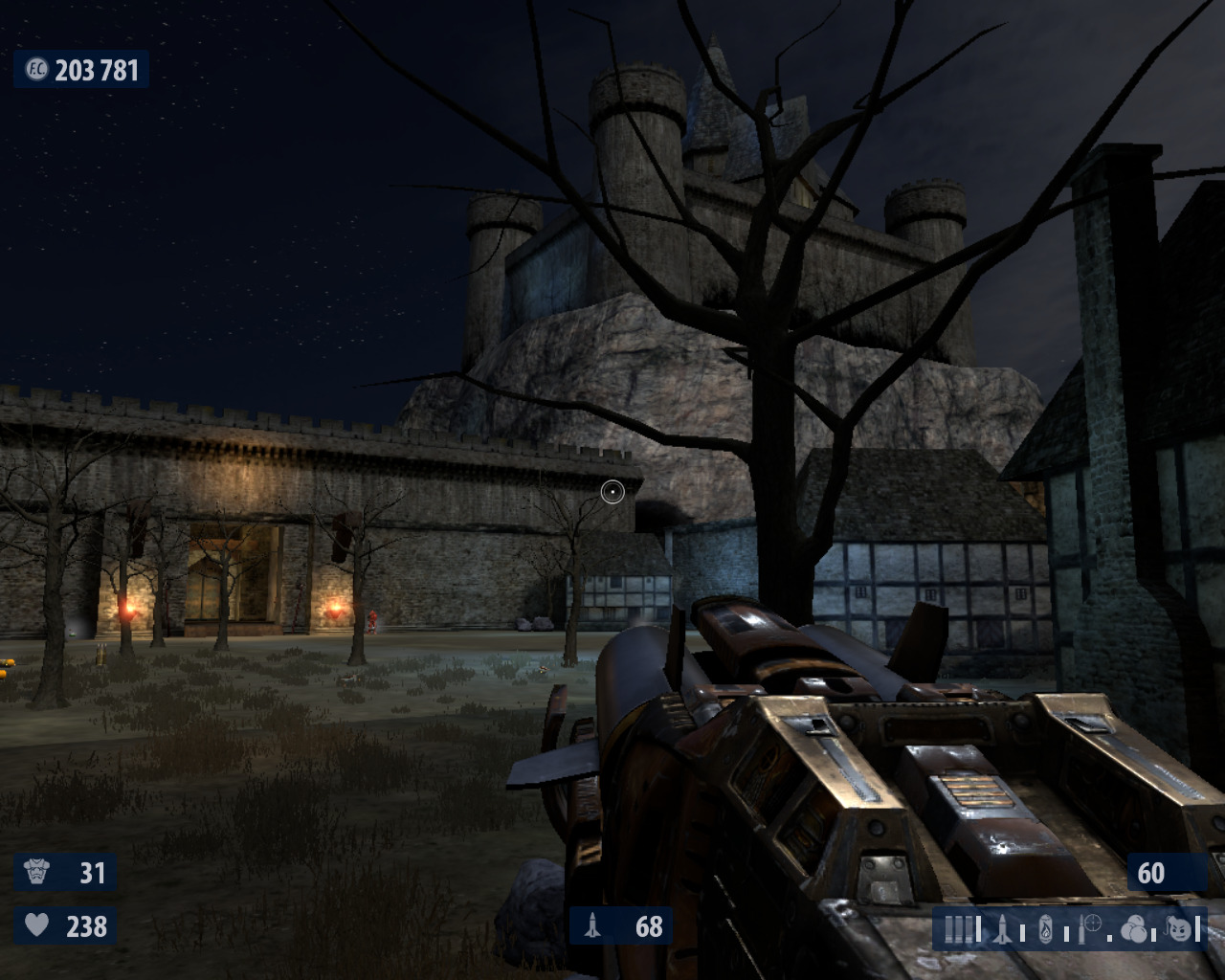Select the shotgun shells ammo icon
This screenshot has height=980, width=1225.
[x=960, y=928]
